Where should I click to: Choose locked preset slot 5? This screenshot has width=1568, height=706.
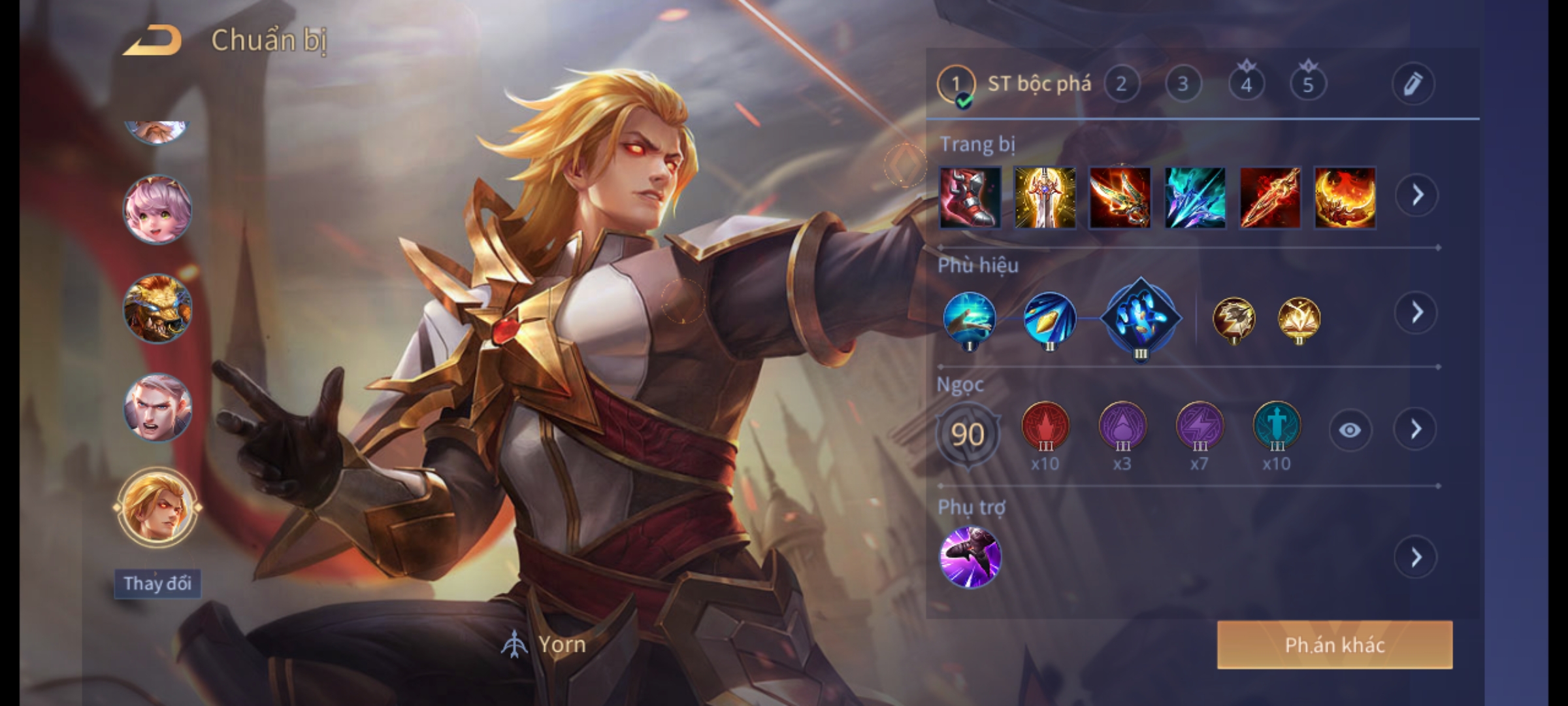click(x=1308, y=84)
